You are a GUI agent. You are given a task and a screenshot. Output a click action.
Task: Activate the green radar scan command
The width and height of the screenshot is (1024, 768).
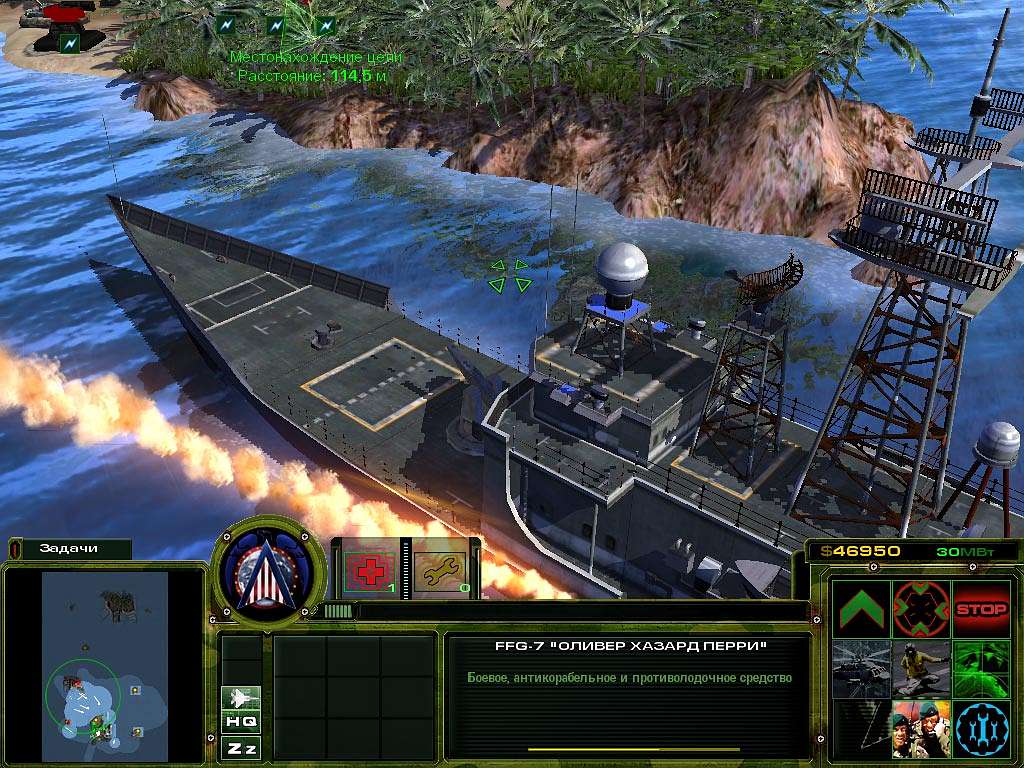981,669
